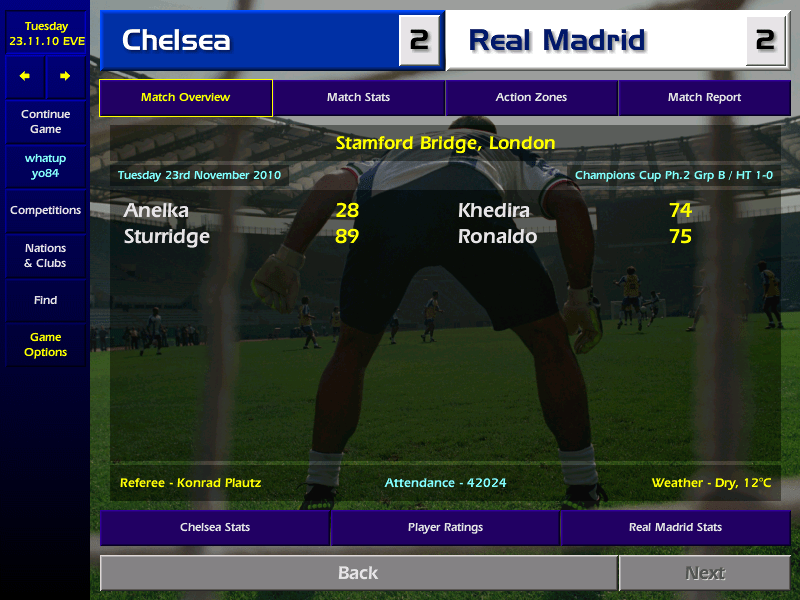Switch to the Match Overview tab
The image size is (800, 600).
[186, 98]
